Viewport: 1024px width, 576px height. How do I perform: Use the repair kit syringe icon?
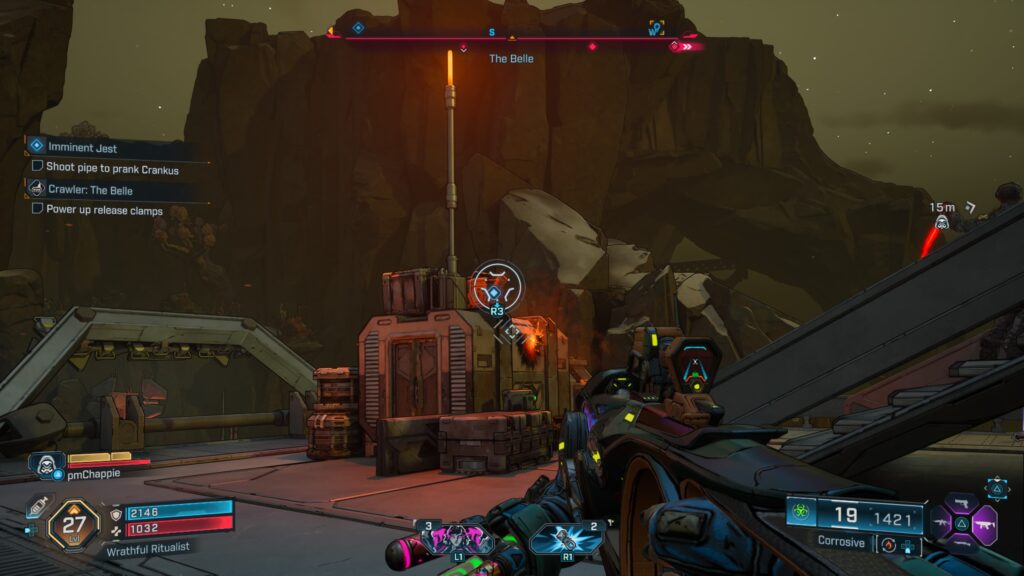pyautogui.click(x=36, y=507)
